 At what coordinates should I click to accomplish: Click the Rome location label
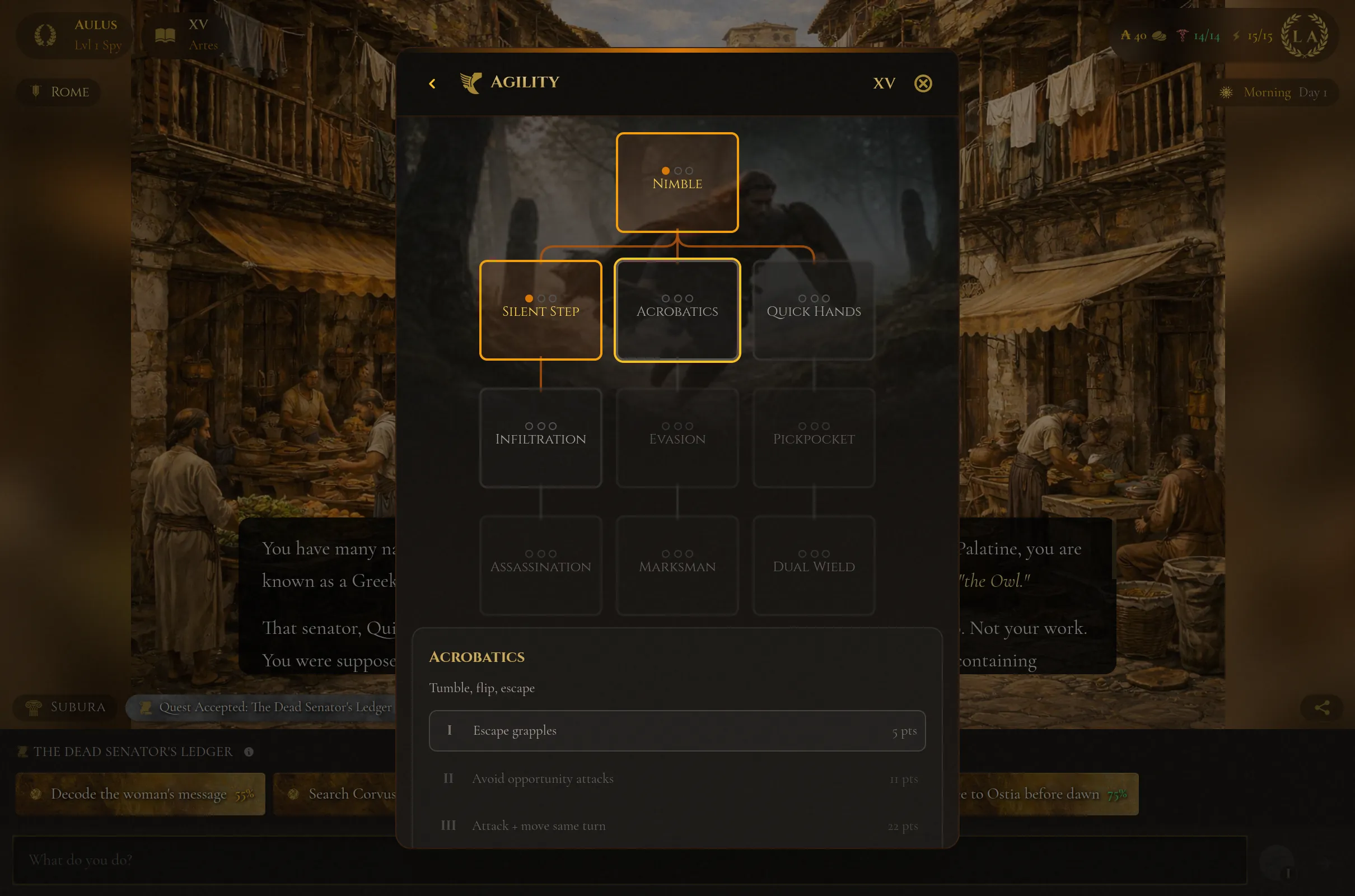pyautogui.click(x=58, y=92)
